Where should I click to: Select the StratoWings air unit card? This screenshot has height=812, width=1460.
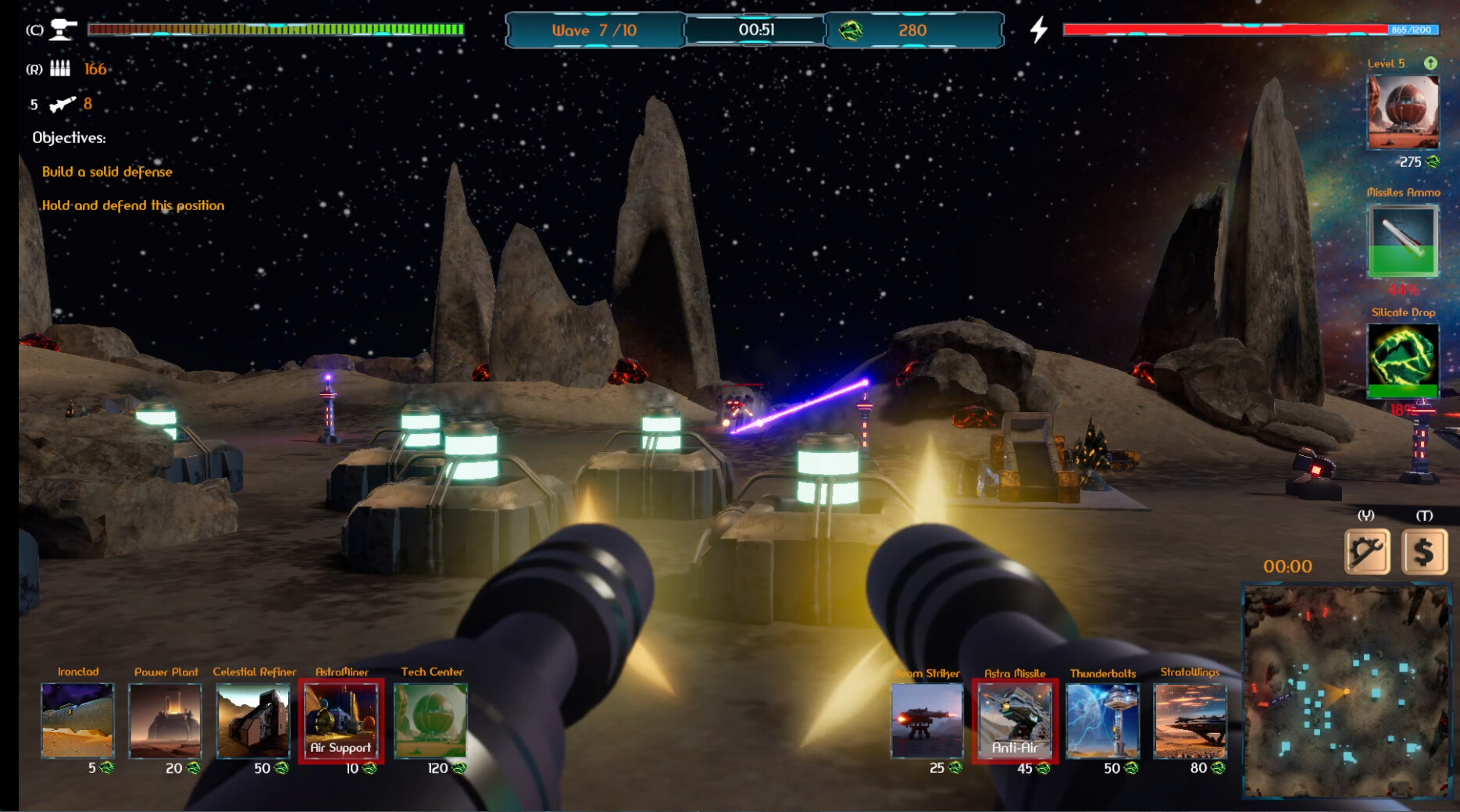point(1193,720)
